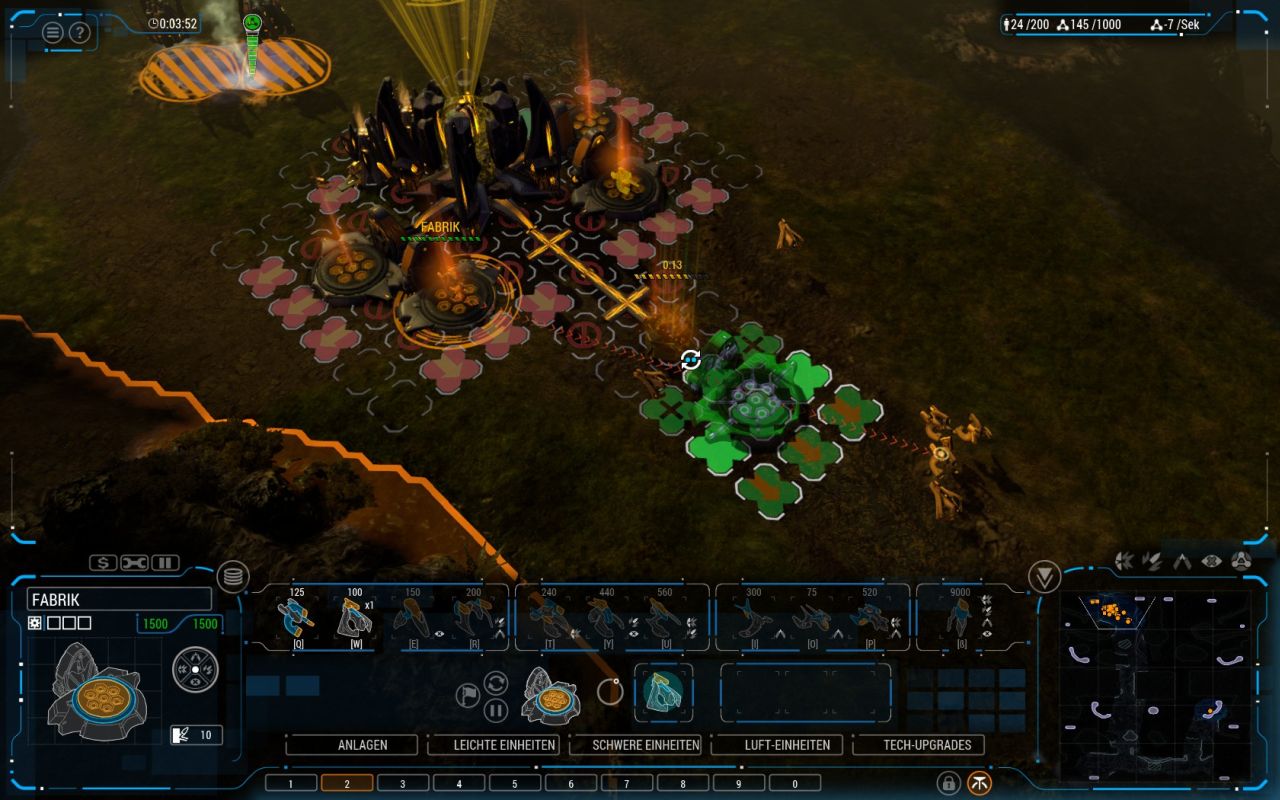1280x800 pixels.
Task: Toggle the padlock lock button
Action: click(947, 783)
